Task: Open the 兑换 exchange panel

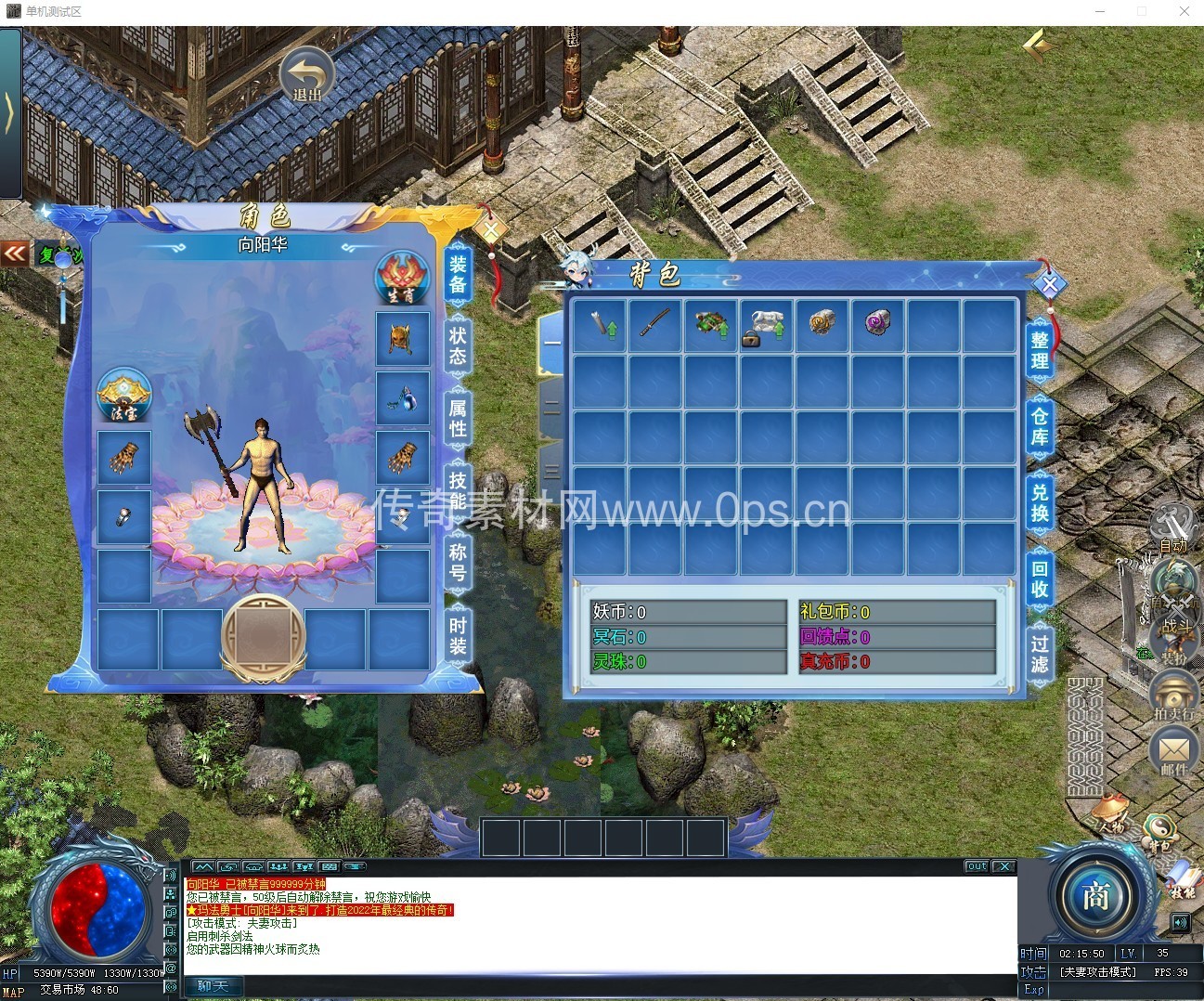Action: tap(1040, 502)
